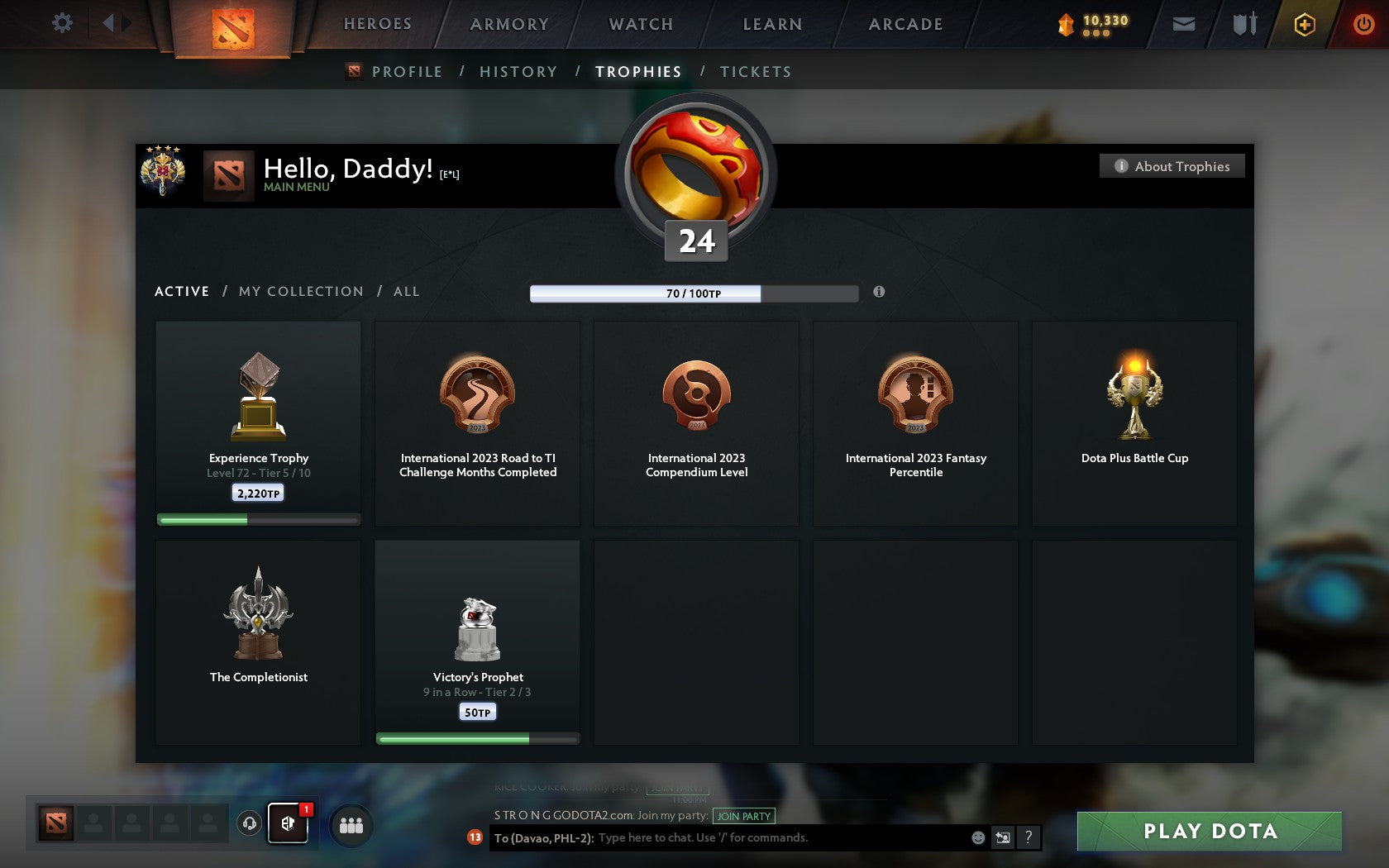The width and height of the screenshot is (1389, 868).
Task: Open the voice chat headset icon
Action: coord(249,824)
